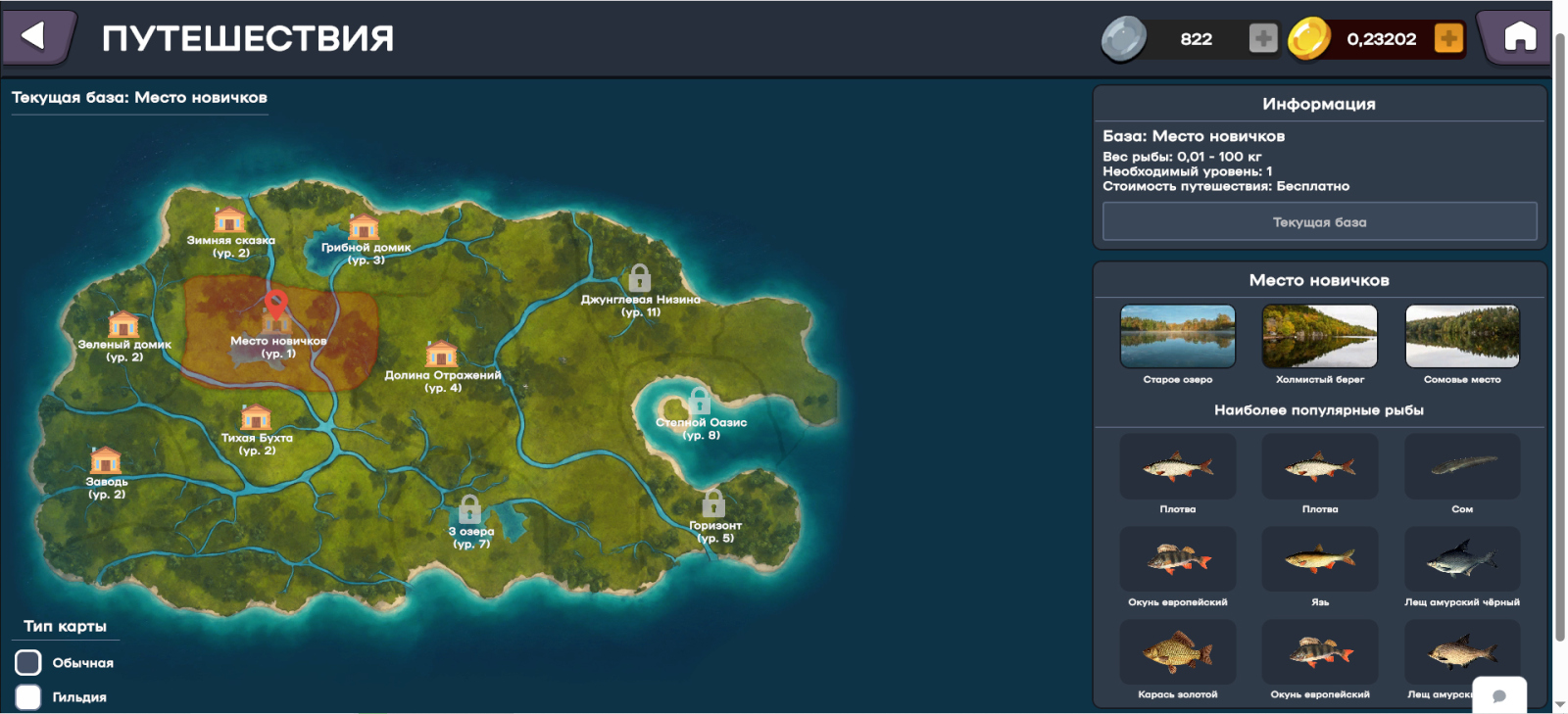Image resolution: width=1568 pixels, height=714 pixels.
Task: Add more gold coins
Action: pyautogui.click(x=1447, y=38)
